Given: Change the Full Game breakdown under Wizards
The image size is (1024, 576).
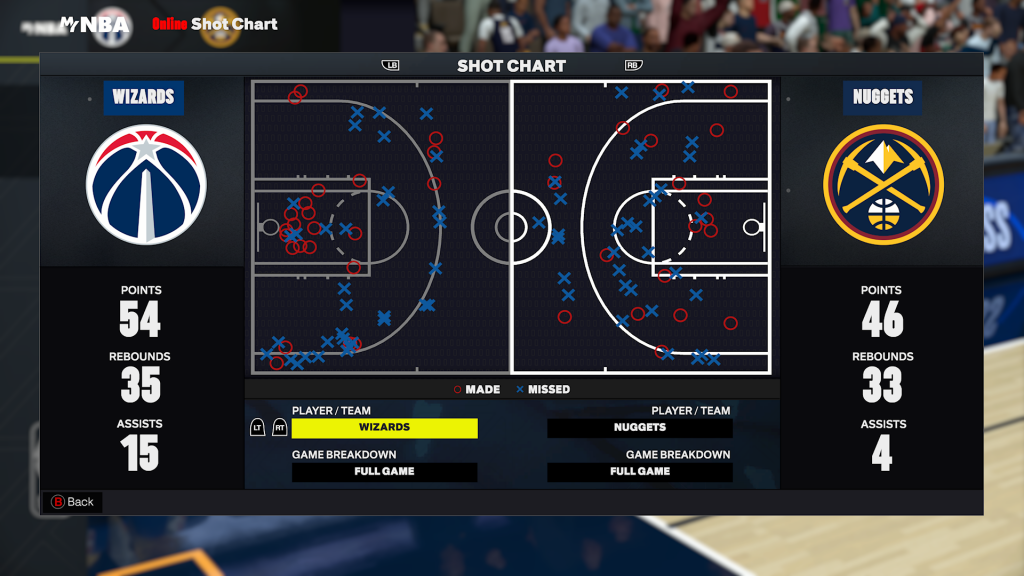Looking at the screenshot, I should coord(384,472).
